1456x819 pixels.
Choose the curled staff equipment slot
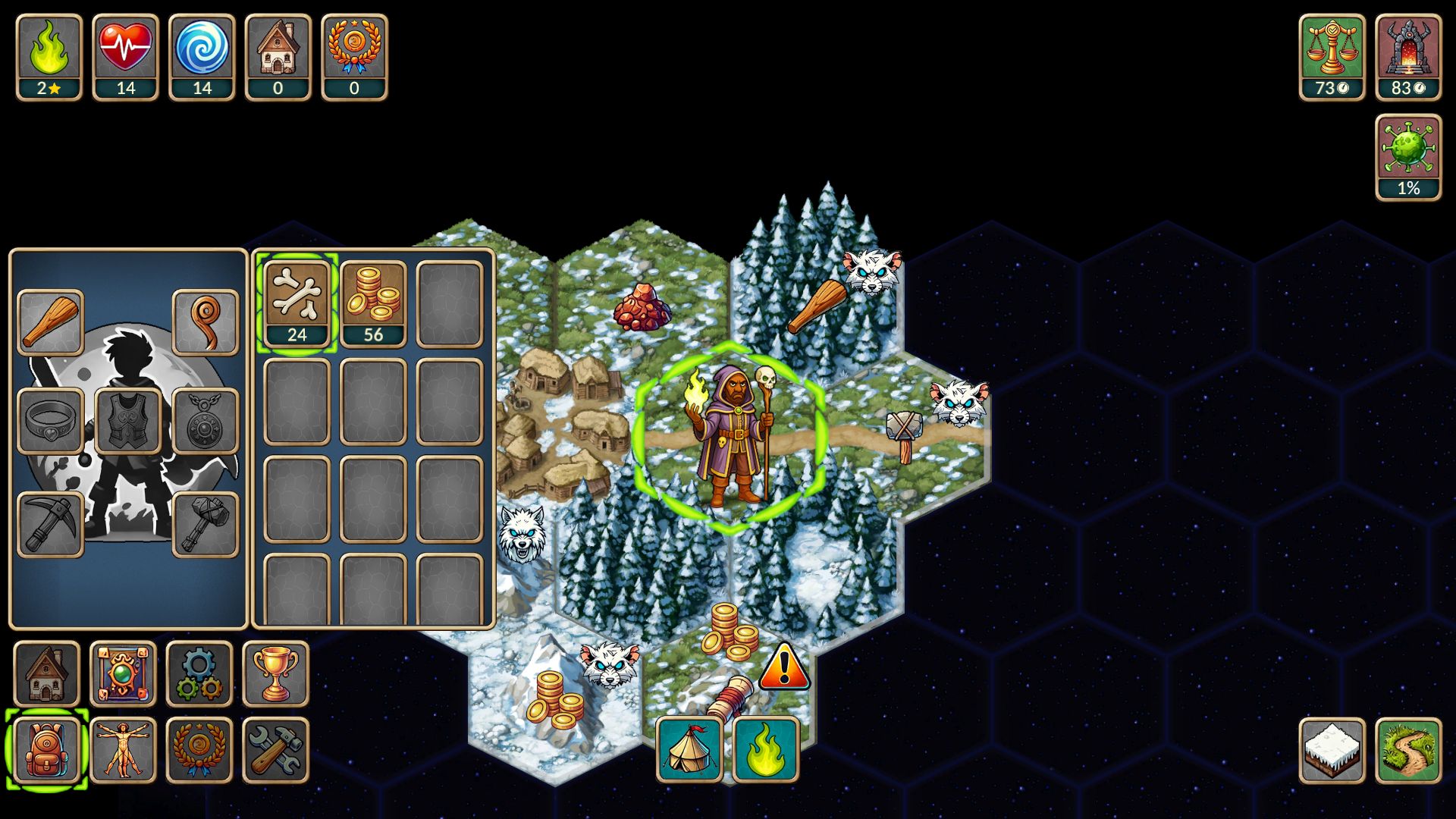[x=205, y=322]
